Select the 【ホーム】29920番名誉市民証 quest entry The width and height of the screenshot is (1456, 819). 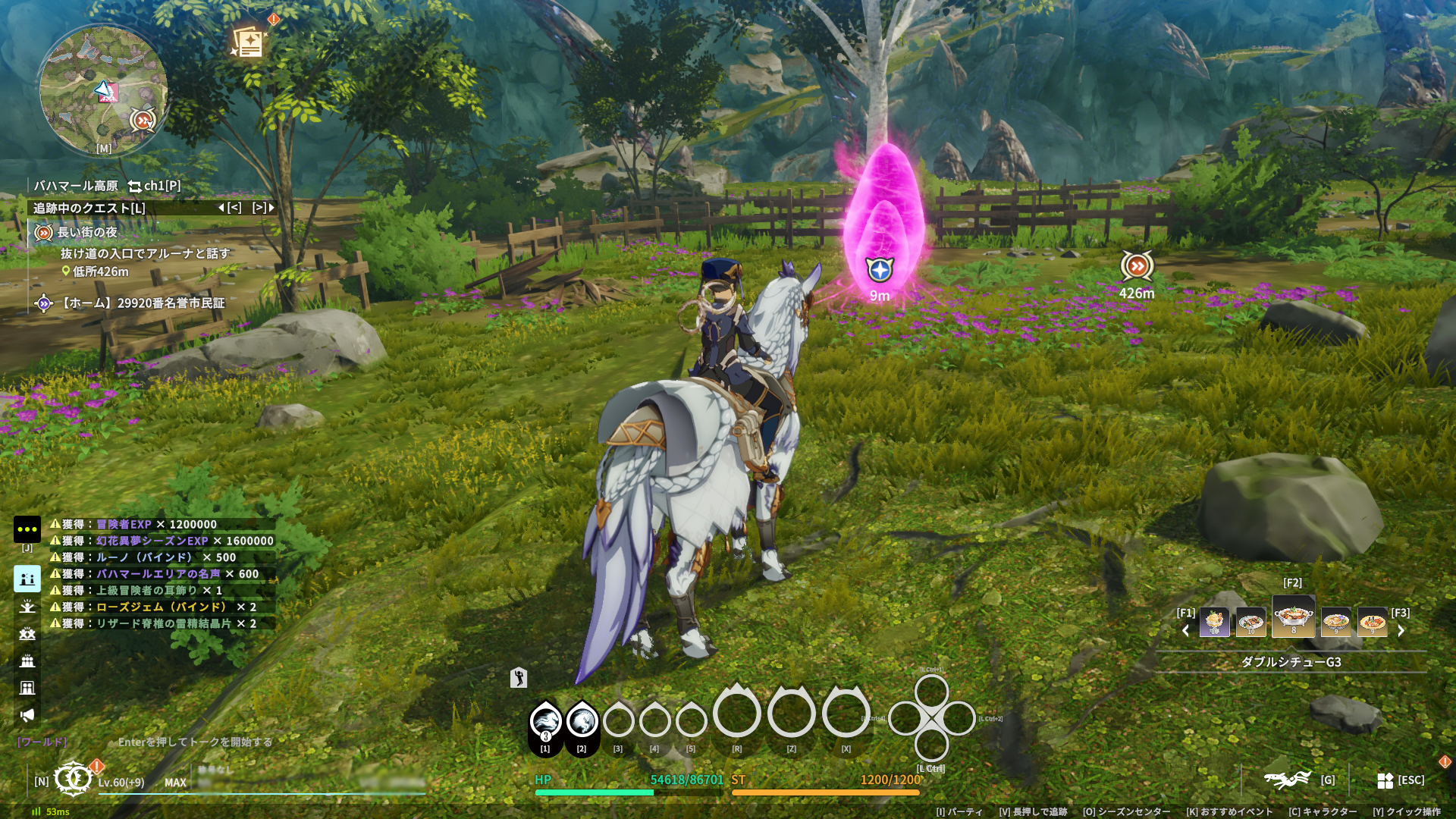pos(143,303)
